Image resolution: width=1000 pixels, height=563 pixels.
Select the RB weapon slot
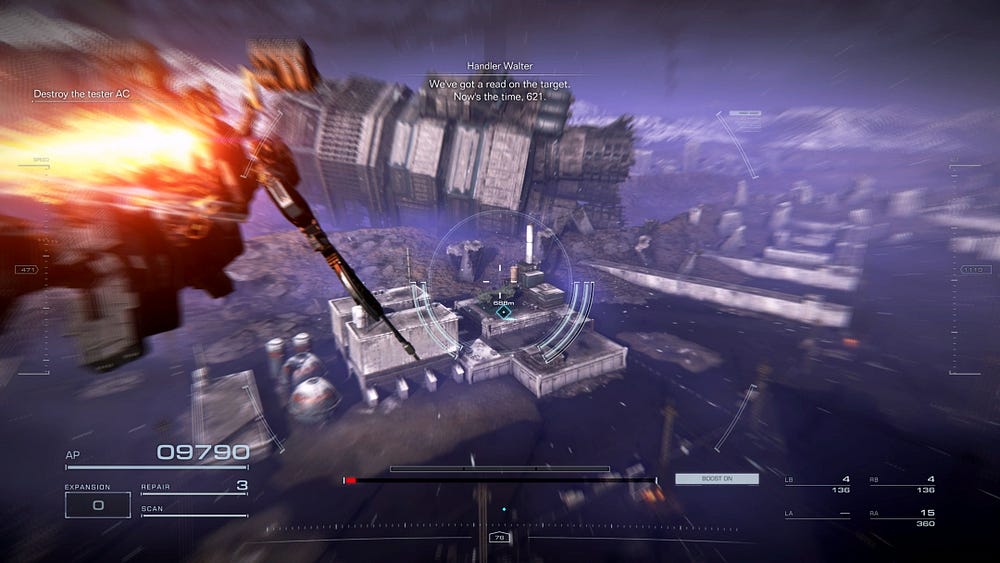903,484
